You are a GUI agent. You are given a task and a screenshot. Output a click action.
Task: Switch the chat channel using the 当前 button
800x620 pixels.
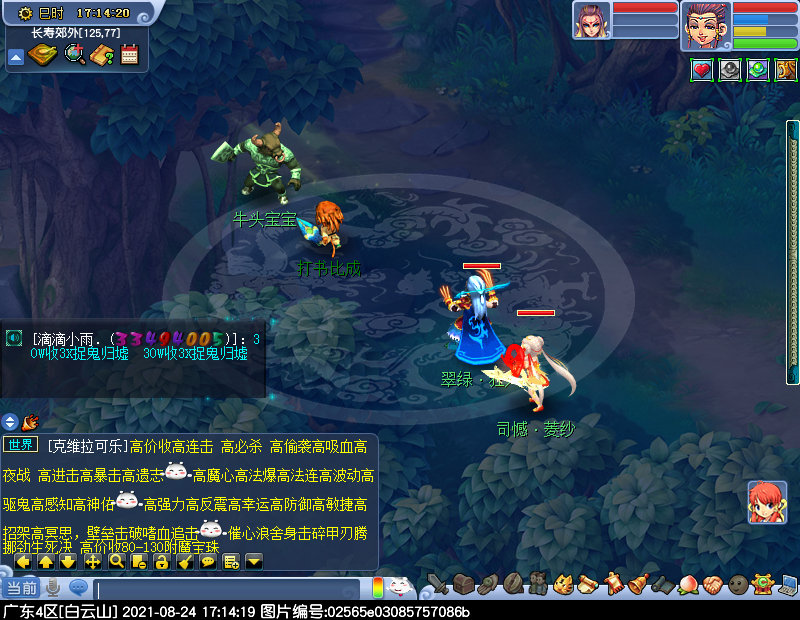point(21,588)
